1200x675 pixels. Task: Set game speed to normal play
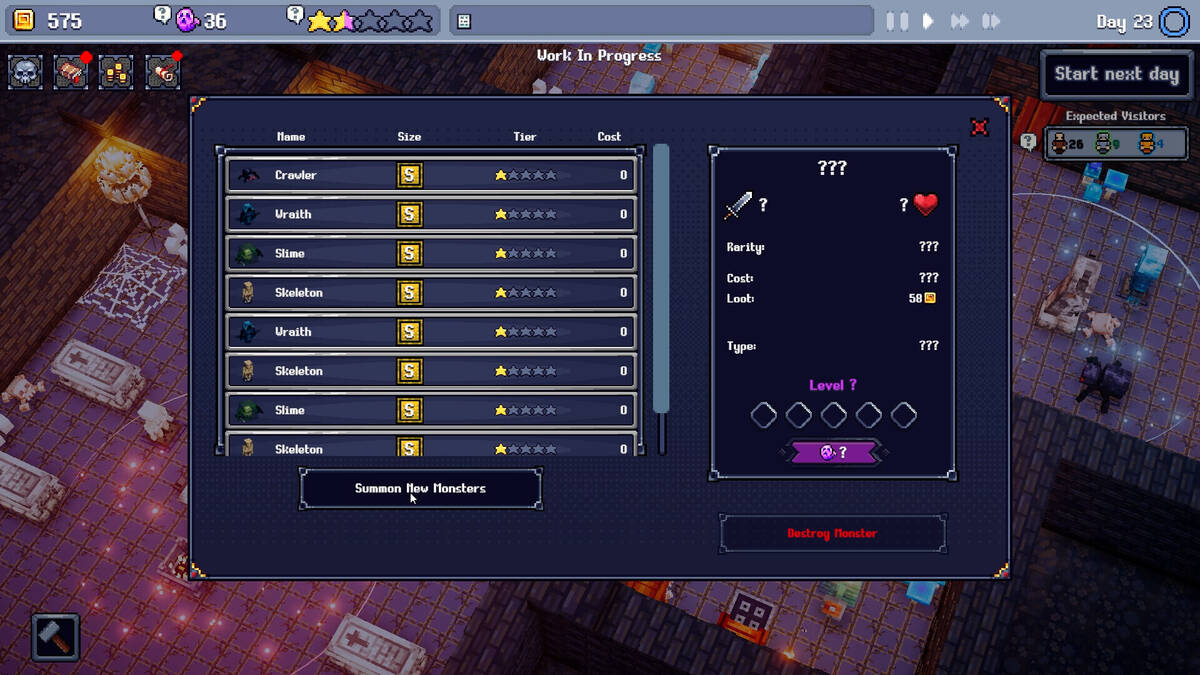pyautogui.click(x=928, y=21)
